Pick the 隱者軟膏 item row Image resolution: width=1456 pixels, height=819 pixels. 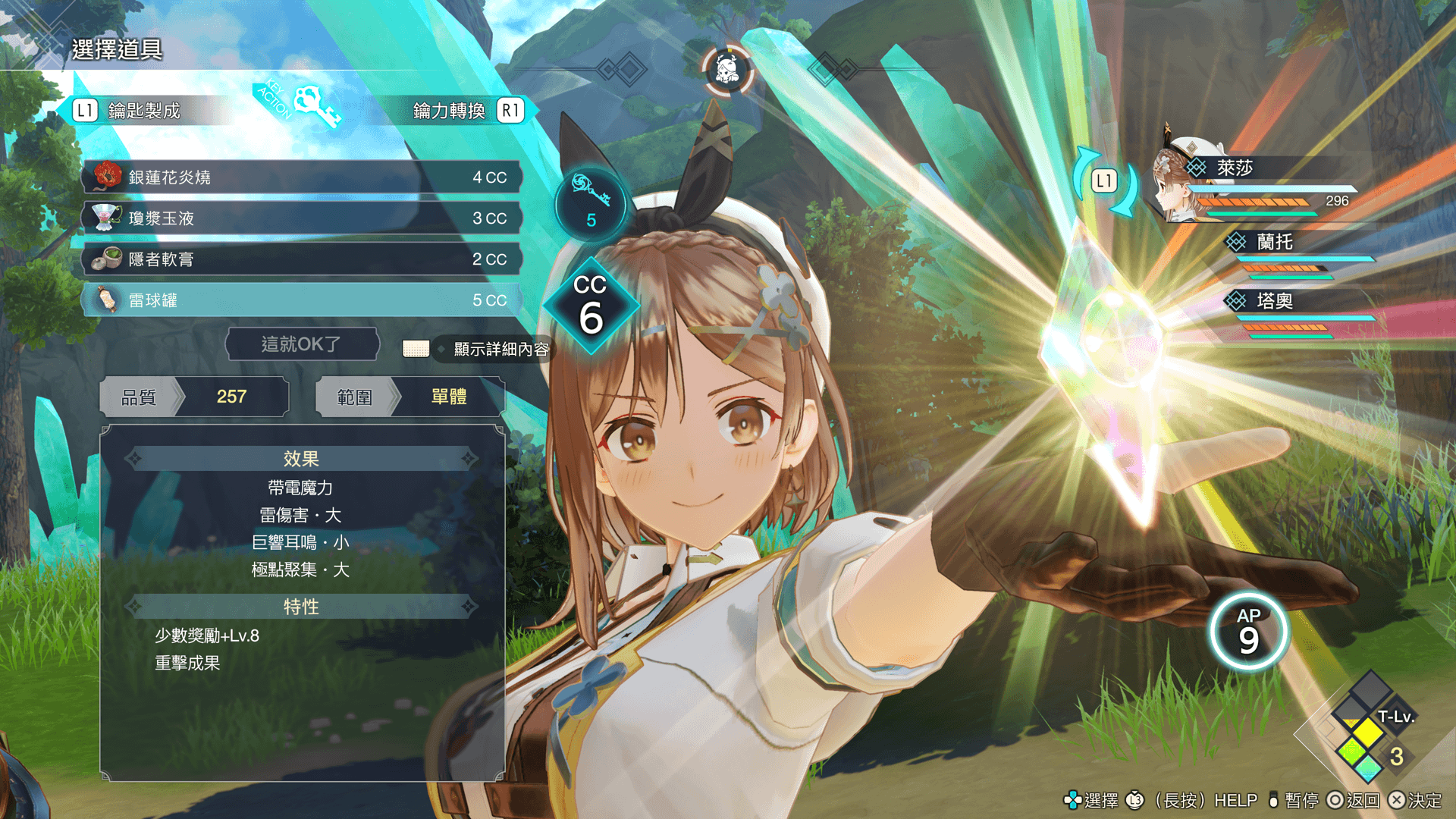click(x=302, y=259)
